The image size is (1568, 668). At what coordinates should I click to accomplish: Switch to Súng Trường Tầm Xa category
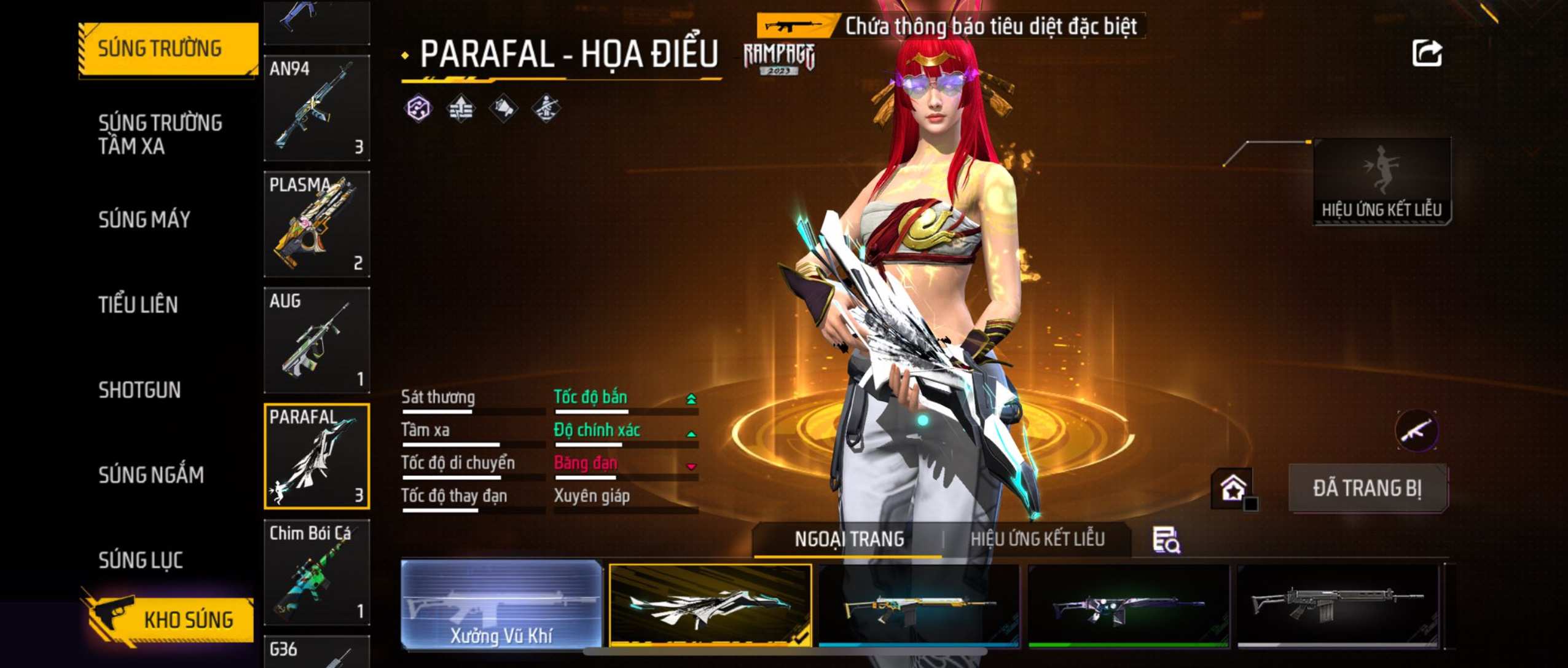pyautogui.click(x=160, y=134)
